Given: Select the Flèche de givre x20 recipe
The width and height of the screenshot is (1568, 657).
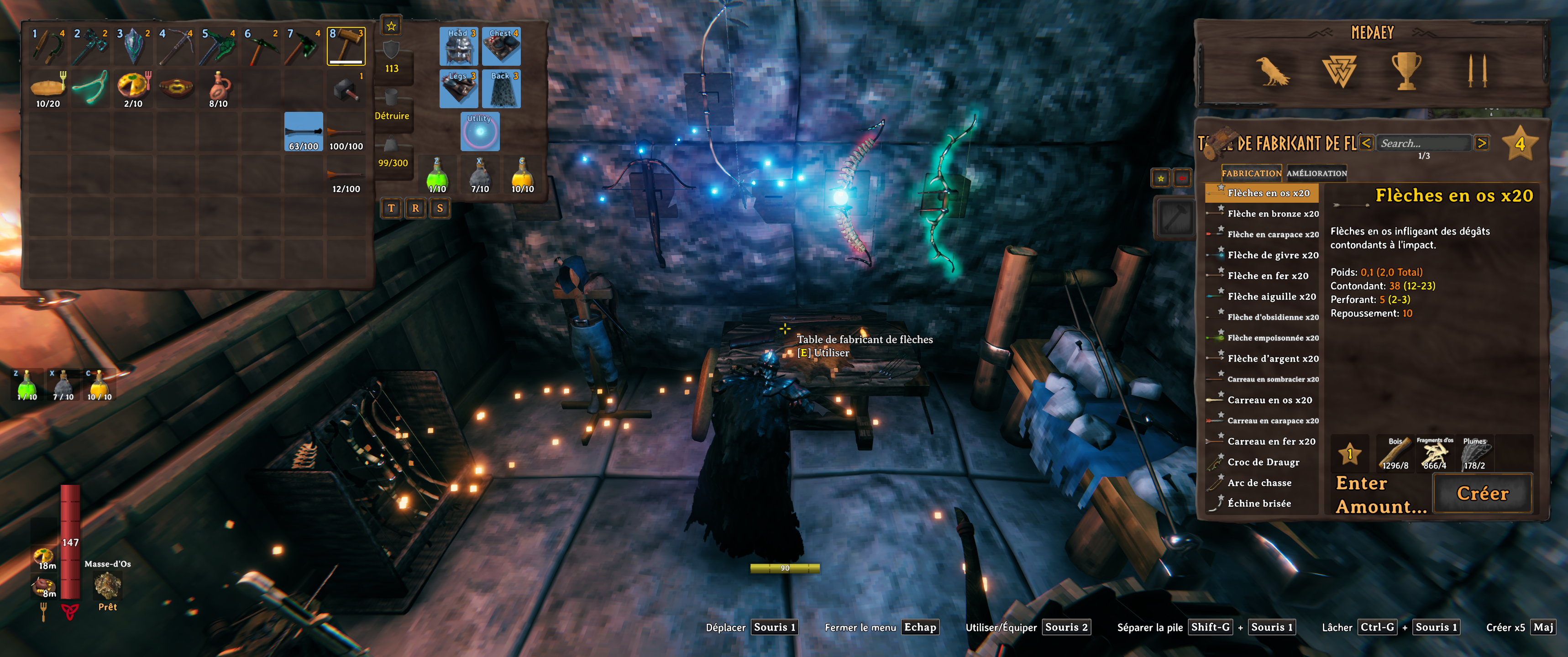Looking at the screenshot, I should pyautogui.click(x=1273, y=255).
